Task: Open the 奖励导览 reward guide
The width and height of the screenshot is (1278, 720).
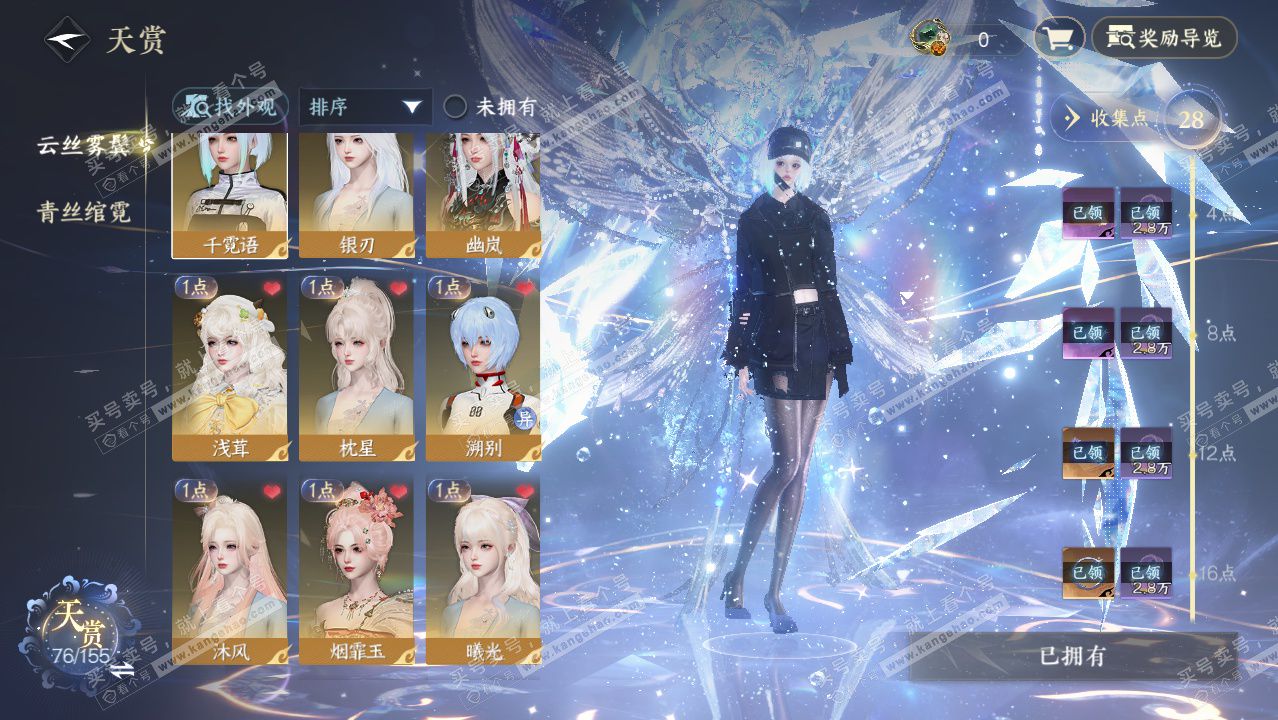Action: 1164,39
